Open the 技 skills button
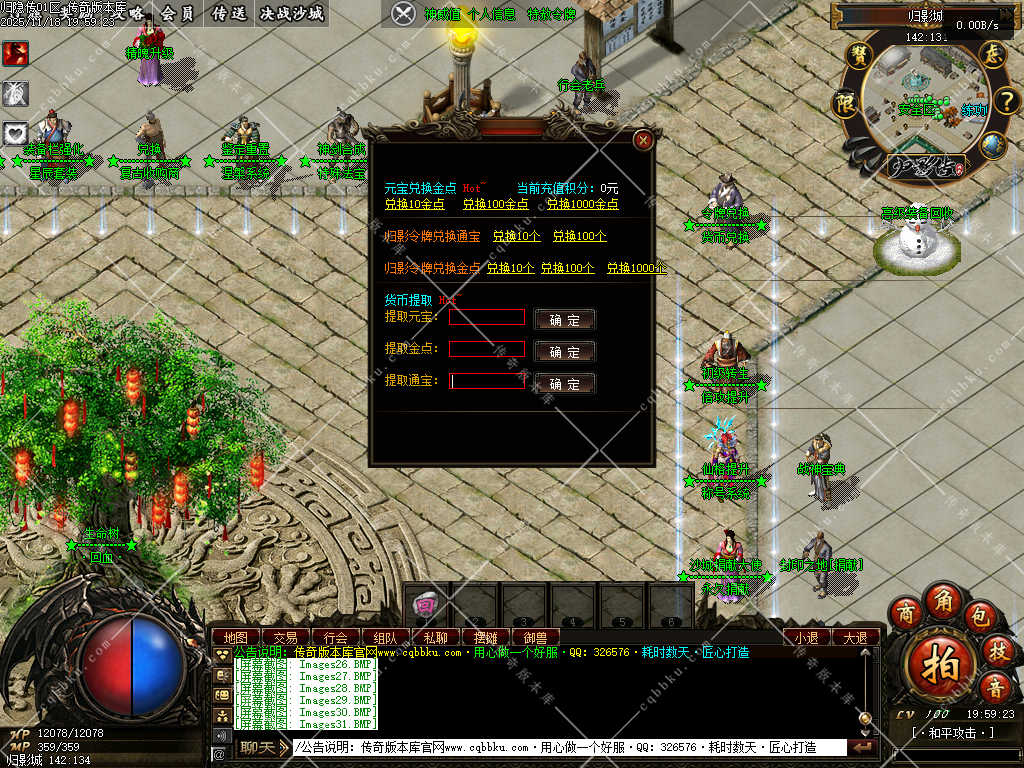The width and height of the screenshot is (1024, 768). click(x=997, y=650)
